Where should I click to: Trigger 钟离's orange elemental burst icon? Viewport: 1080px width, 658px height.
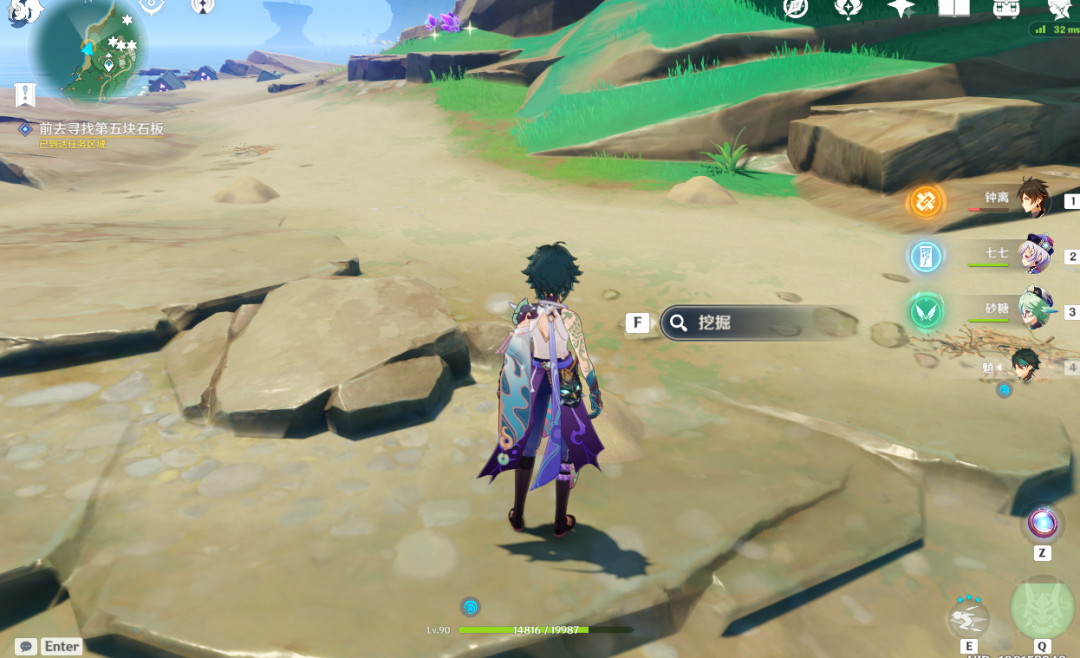926,202
